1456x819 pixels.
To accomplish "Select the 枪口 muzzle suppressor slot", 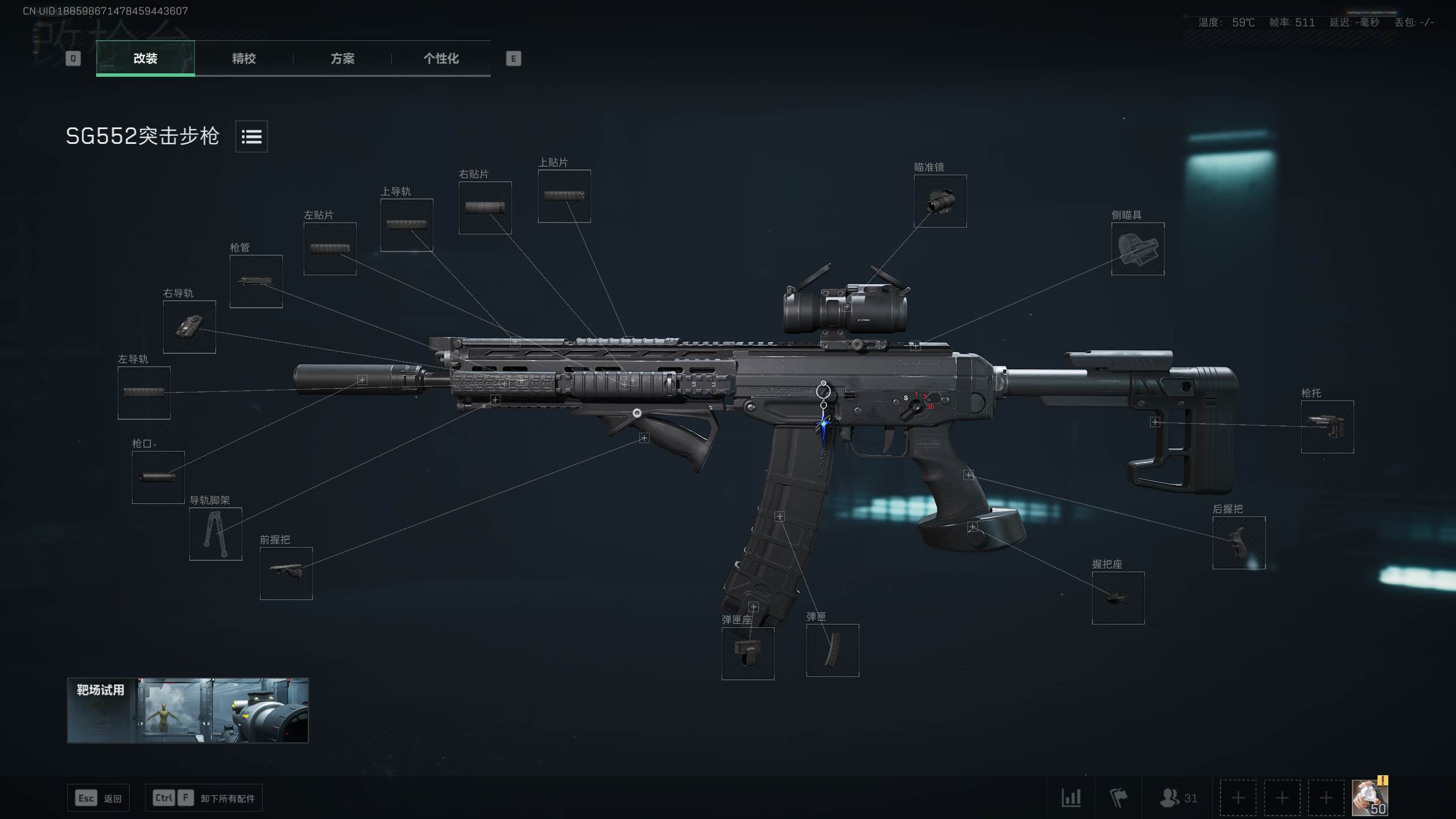I will pyautogui.click(x=158, y=477).
